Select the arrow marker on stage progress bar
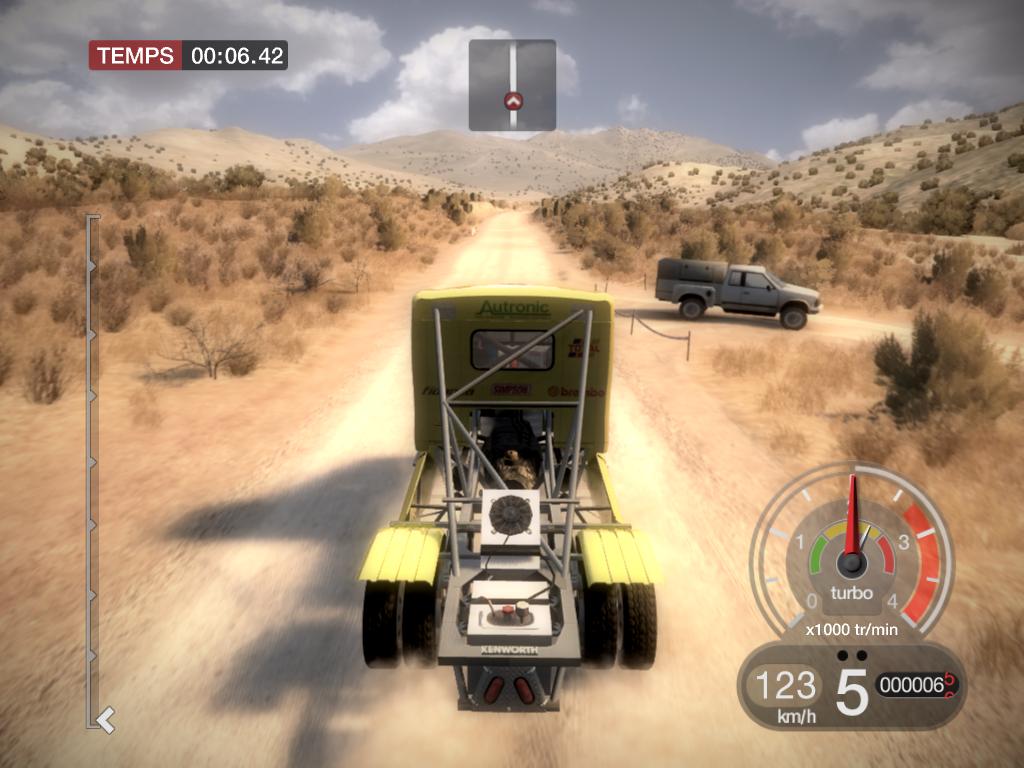1024x768 pixels. [104, 717]
